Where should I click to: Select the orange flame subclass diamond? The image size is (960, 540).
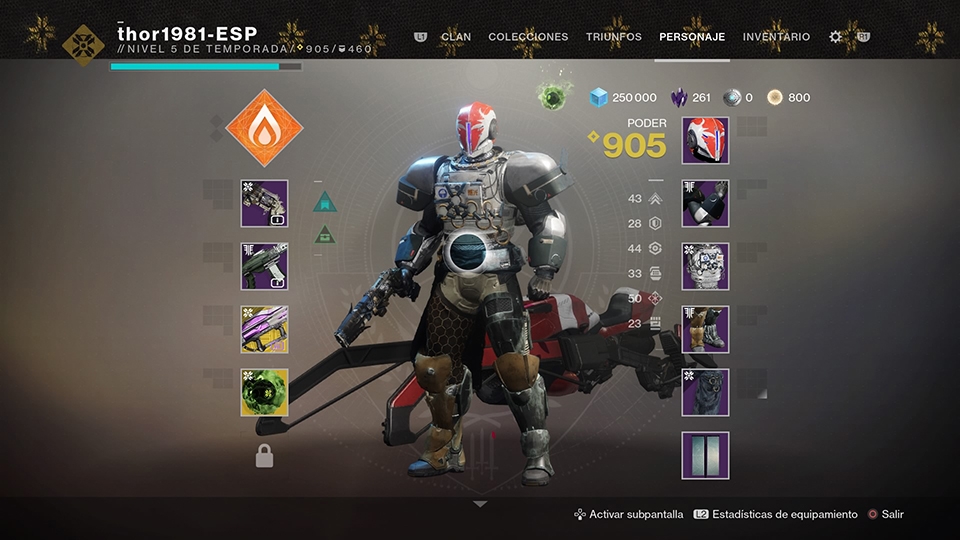[264, 127]
